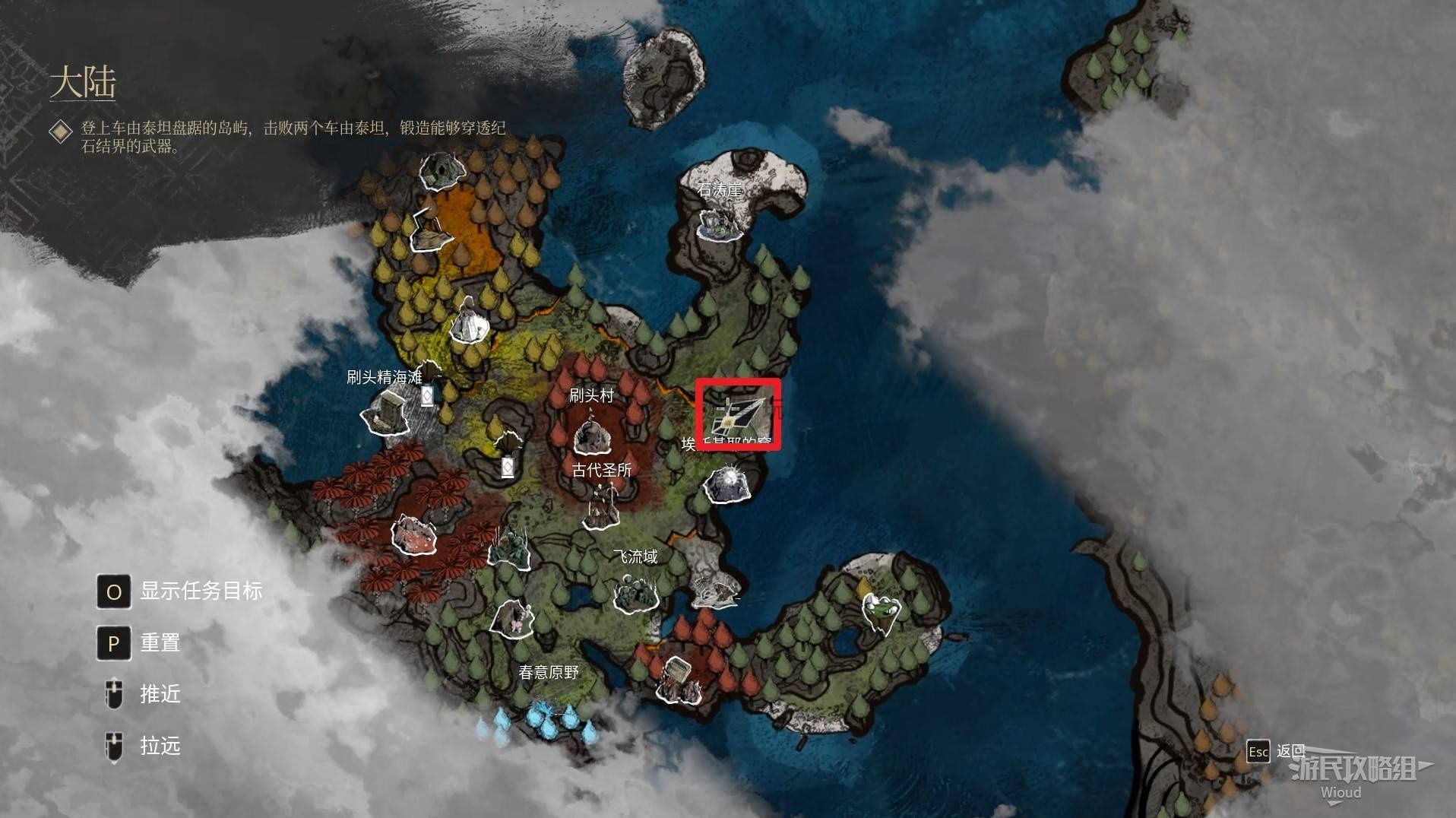Select the pink creature cave marker
This screenshot has height=818, width=1456.
(514, 618)
